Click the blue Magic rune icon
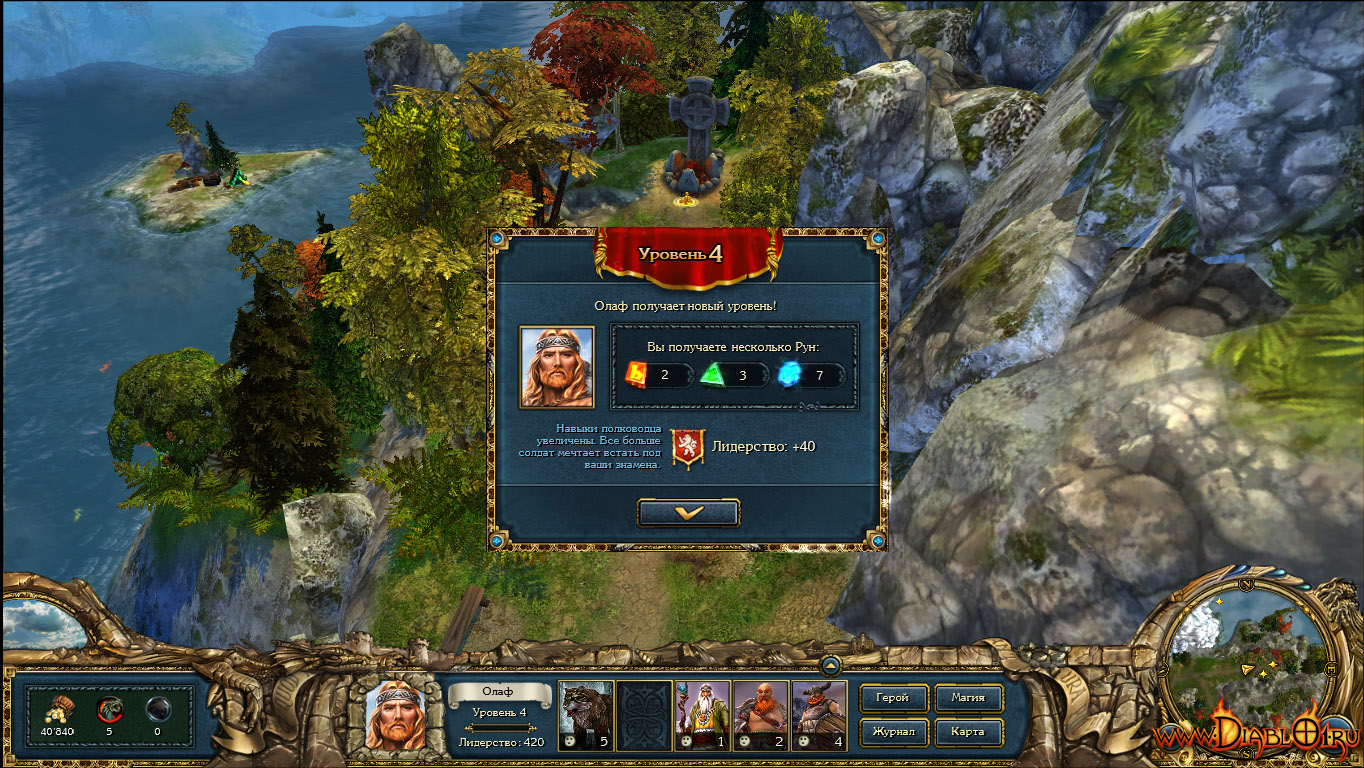Image resolution: width=1364 pixels, height=768 pixels. (x=789, y=375)
